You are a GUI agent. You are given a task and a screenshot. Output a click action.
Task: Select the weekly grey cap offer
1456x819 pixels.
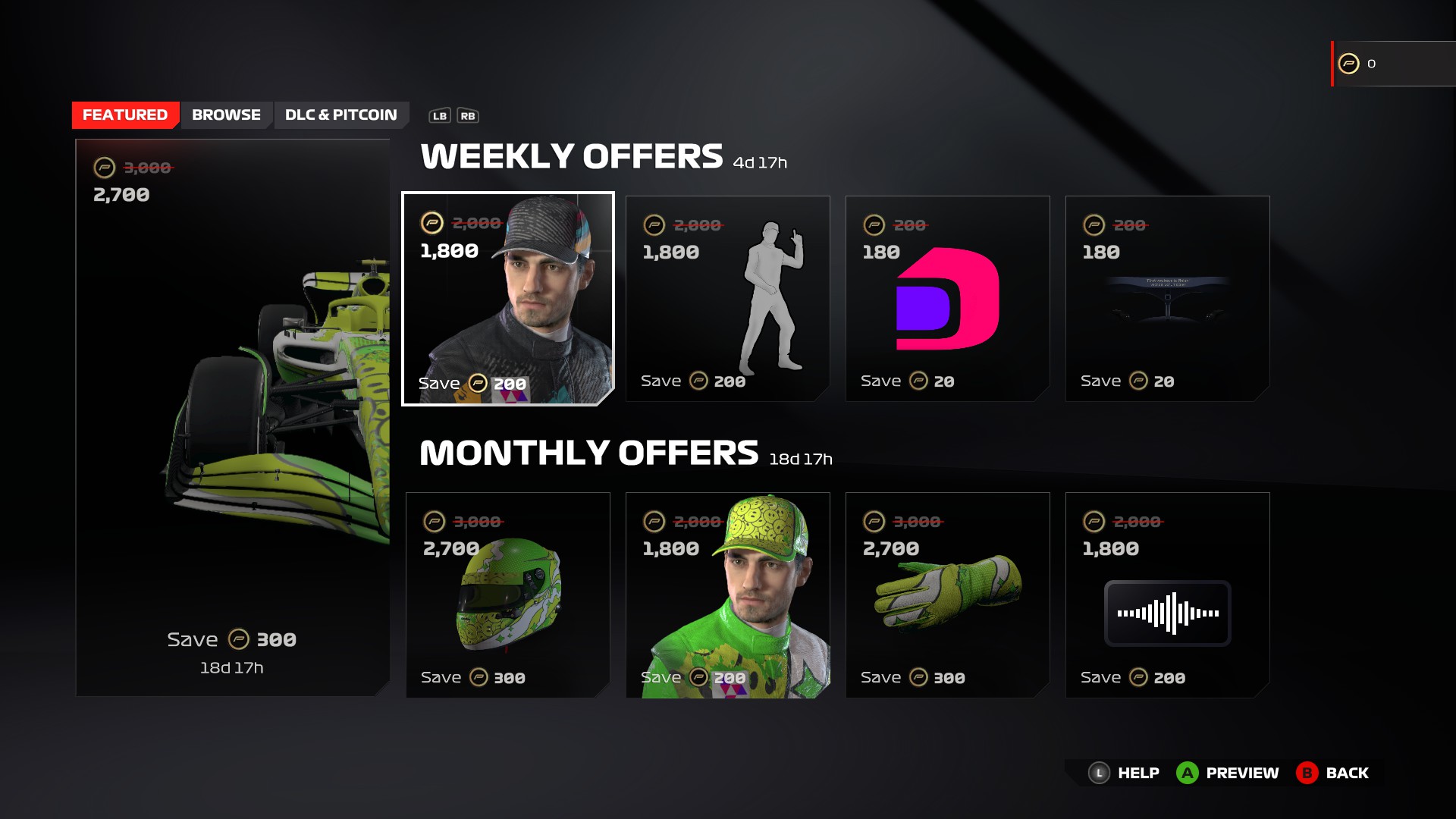508,299
